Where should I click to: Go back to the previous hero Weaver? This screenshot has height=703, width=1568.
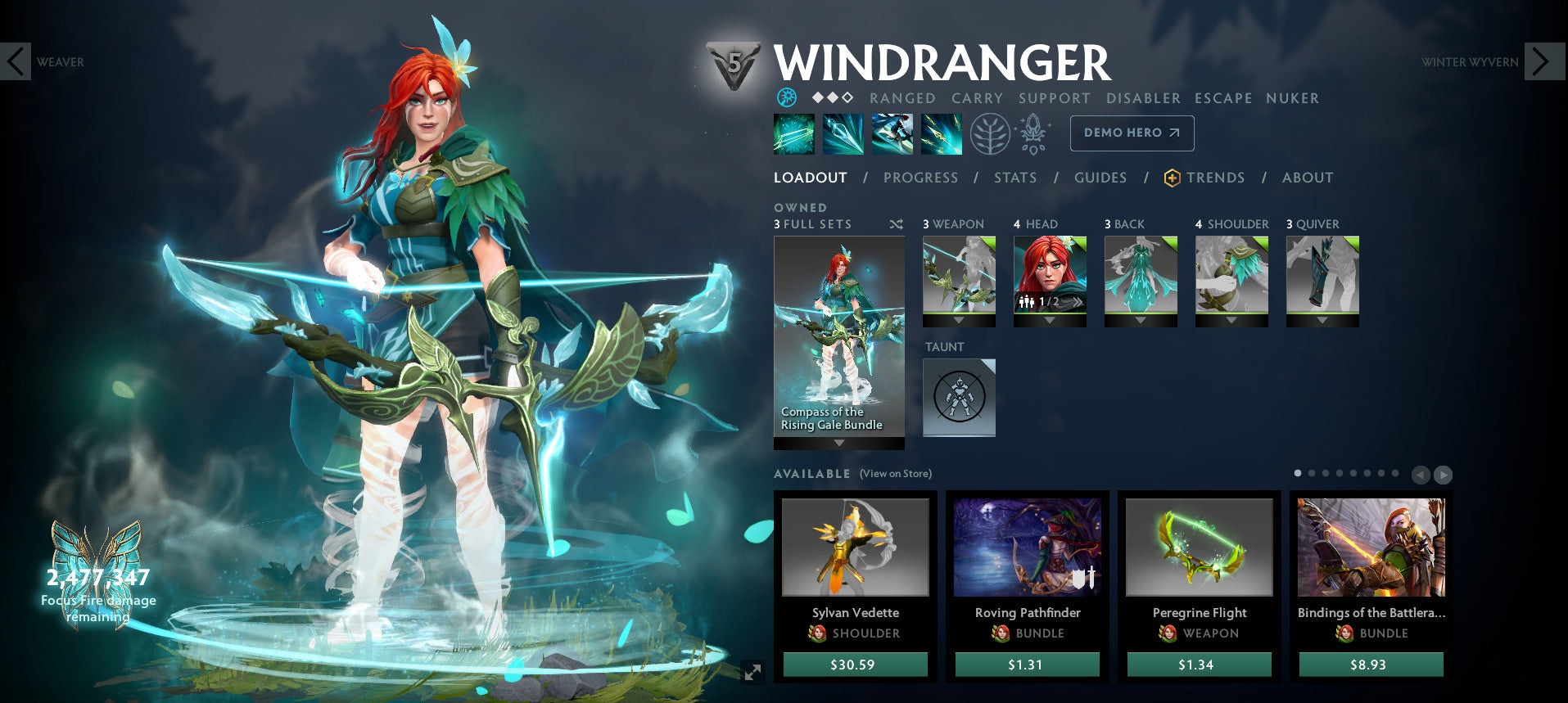click(16, 61)
